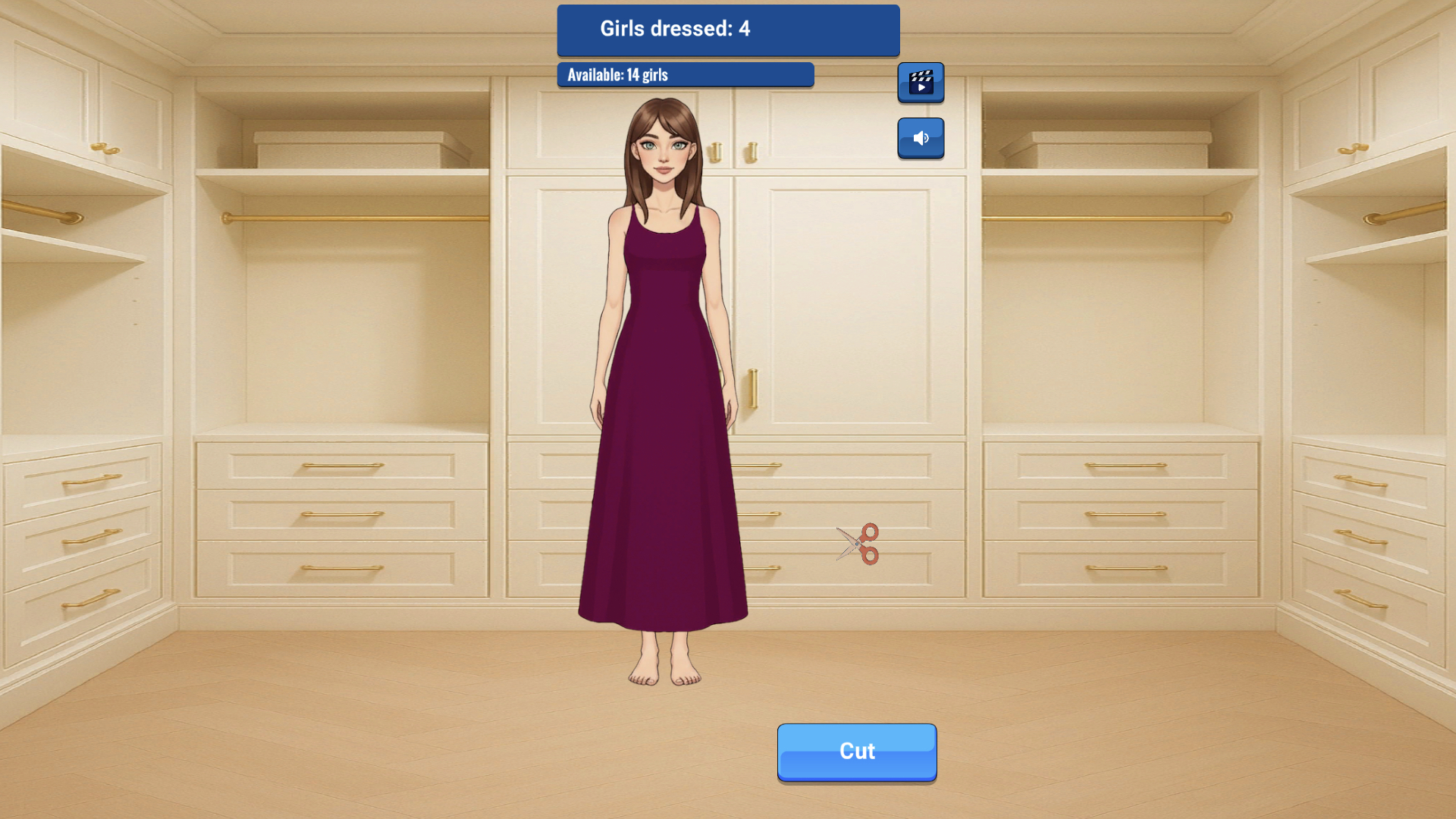Screen dimensions: 1456x819
Task: Open the video clapperboard button
Action: [921, 82]
